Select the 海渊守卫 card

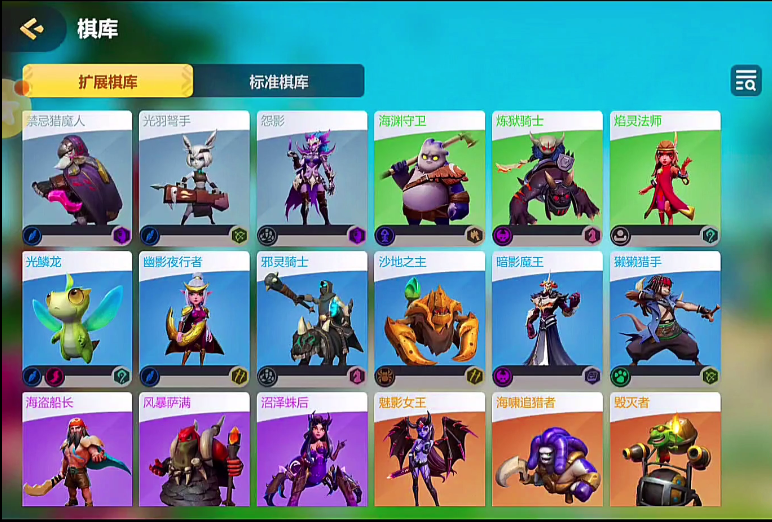429,178
